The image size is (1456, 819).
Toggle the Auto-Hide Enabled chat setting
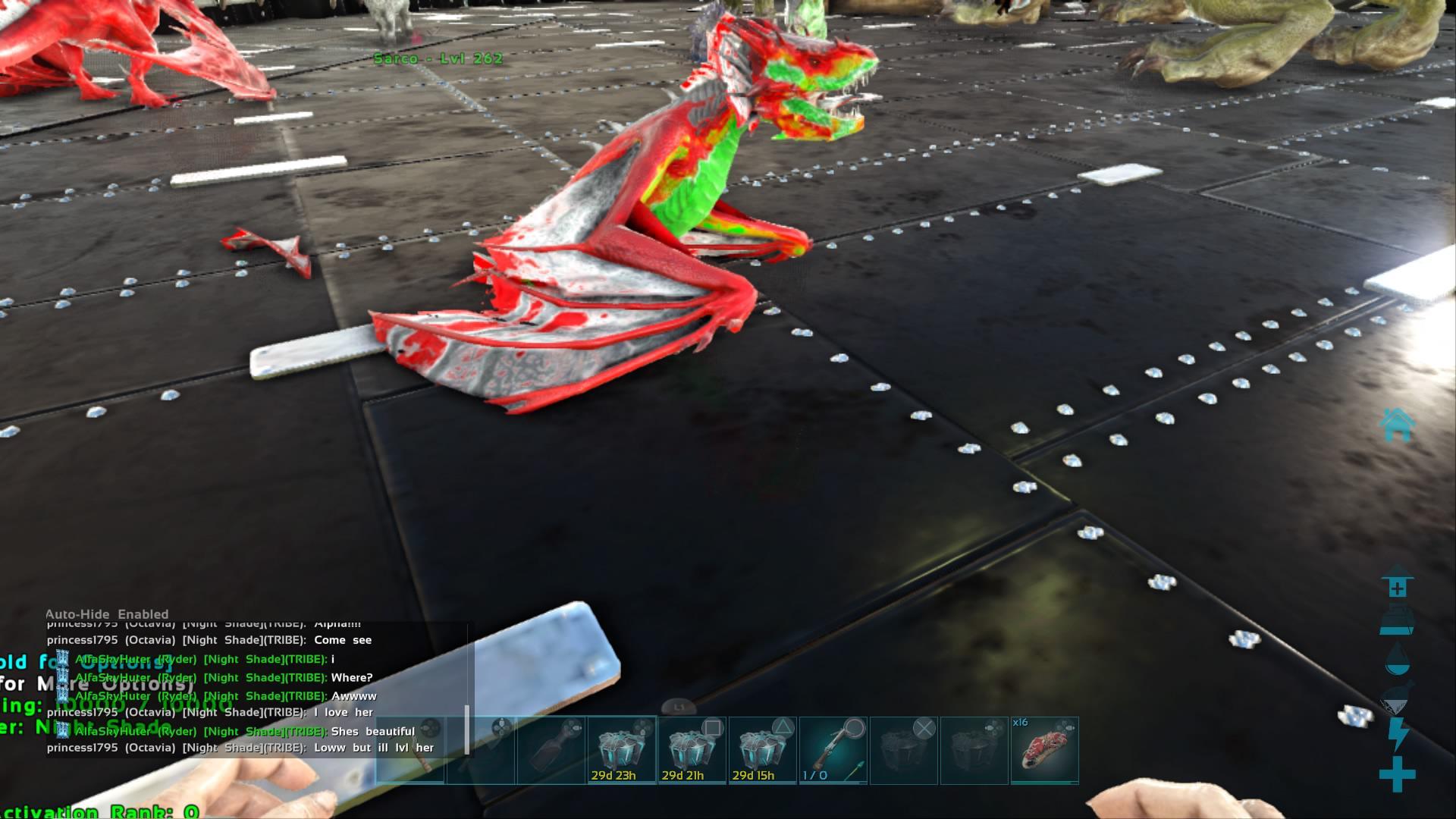pyautogui.click(x=106, y=613)
